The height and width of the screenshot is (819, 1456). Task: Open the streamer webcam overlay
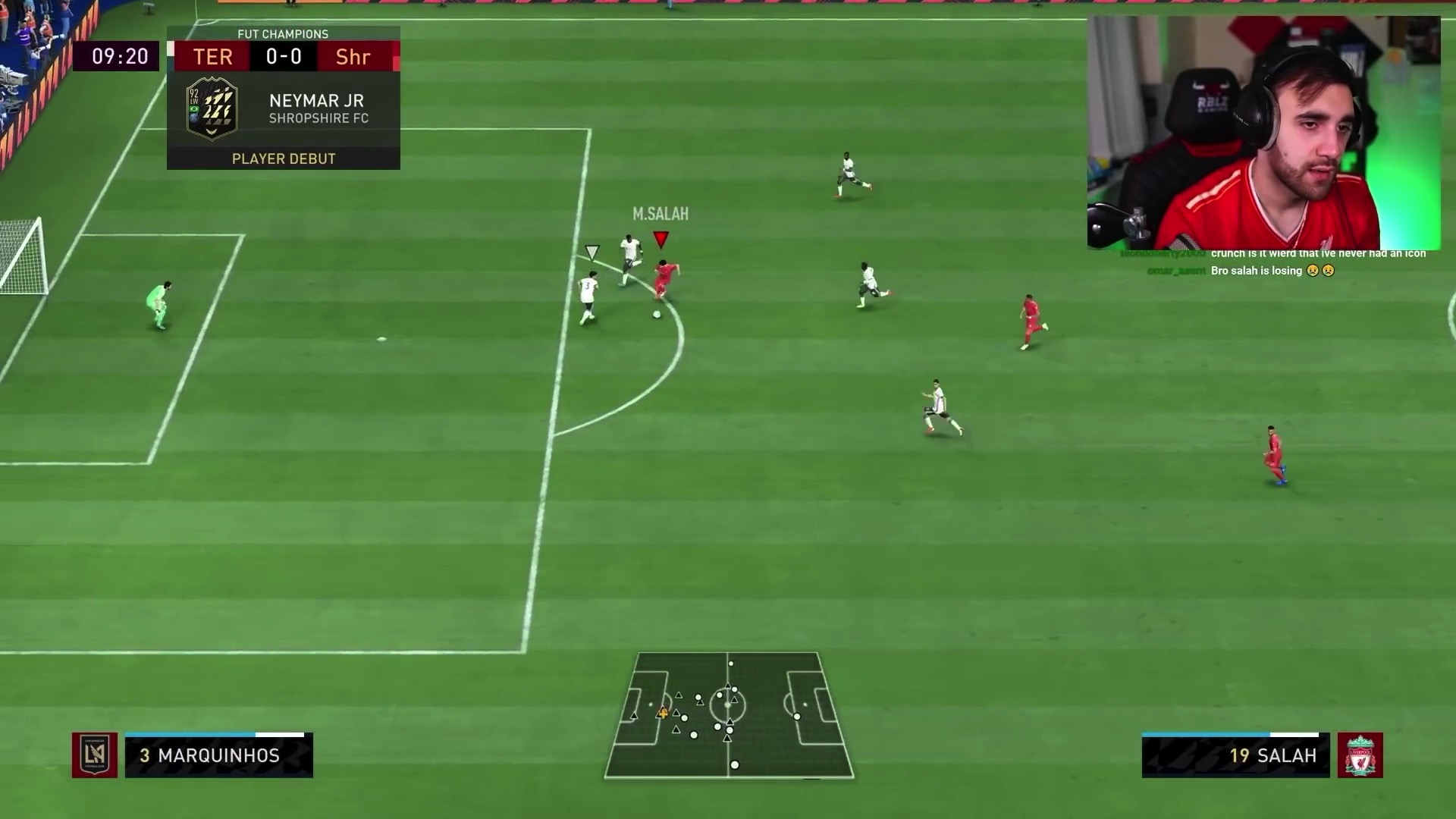pyautogui.click(x=1263, y=133)
